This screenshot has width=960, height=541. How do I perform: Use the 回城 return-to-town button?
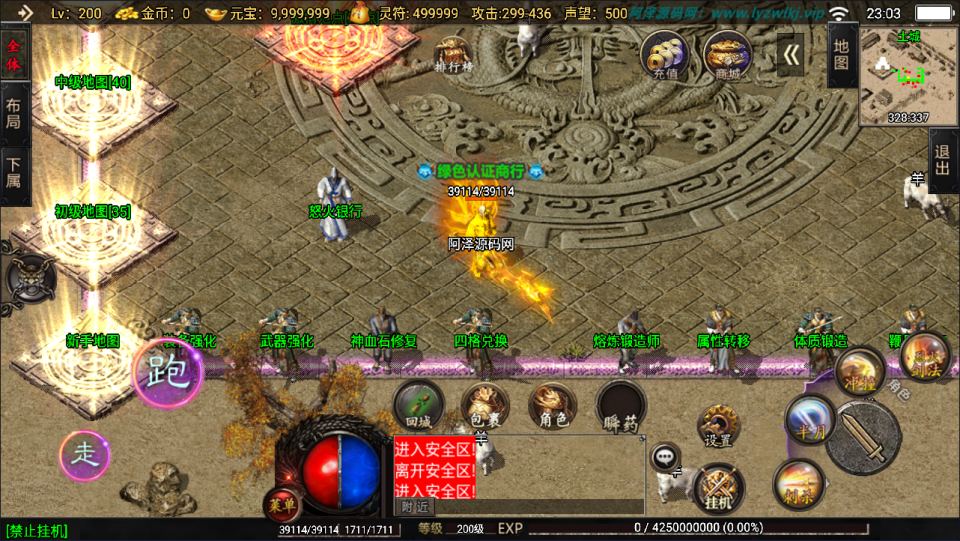418,405
